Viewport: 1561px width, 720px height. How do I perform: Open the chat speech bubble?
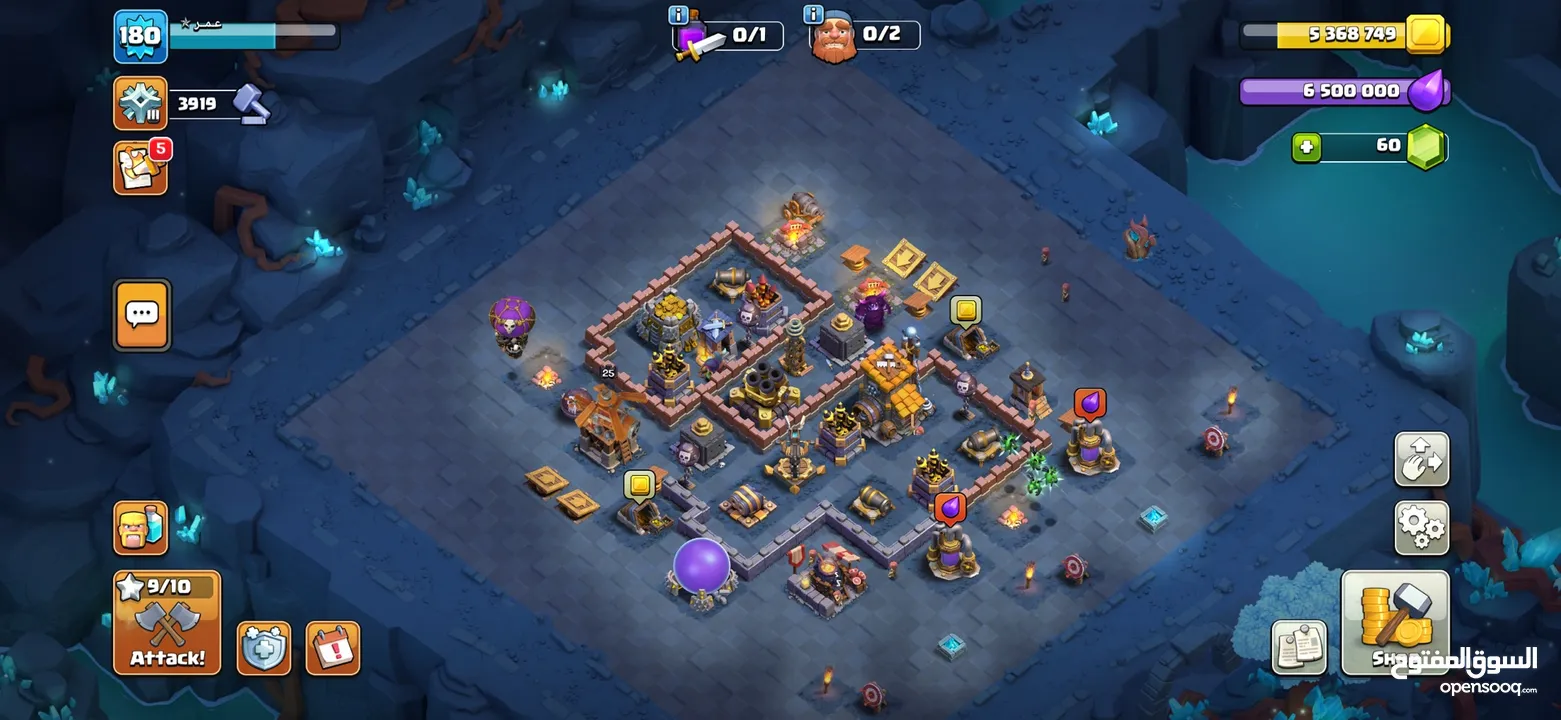point(142,315)
